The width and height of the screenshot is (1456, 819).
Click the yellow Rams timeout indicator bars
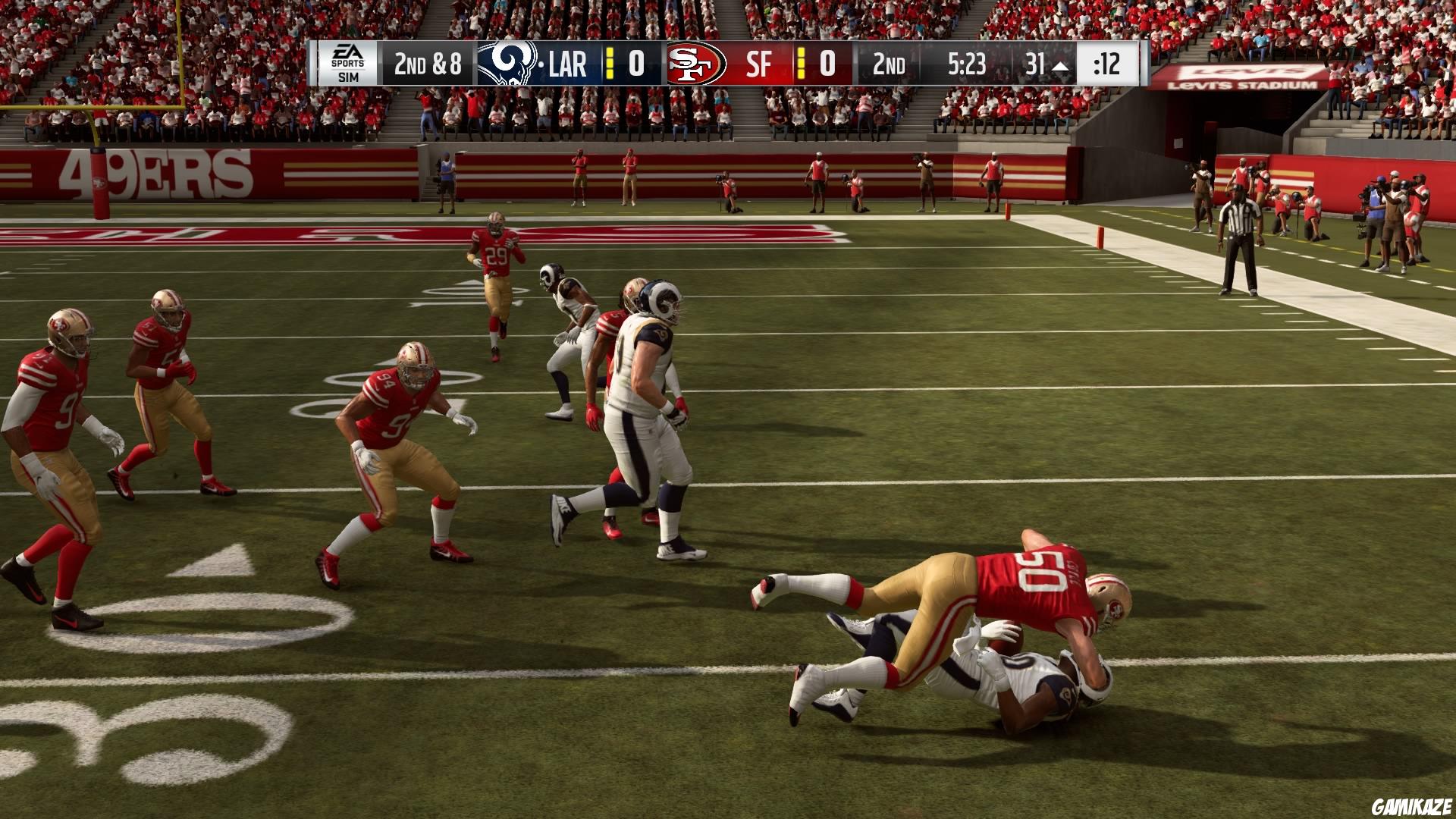point(609,63)
